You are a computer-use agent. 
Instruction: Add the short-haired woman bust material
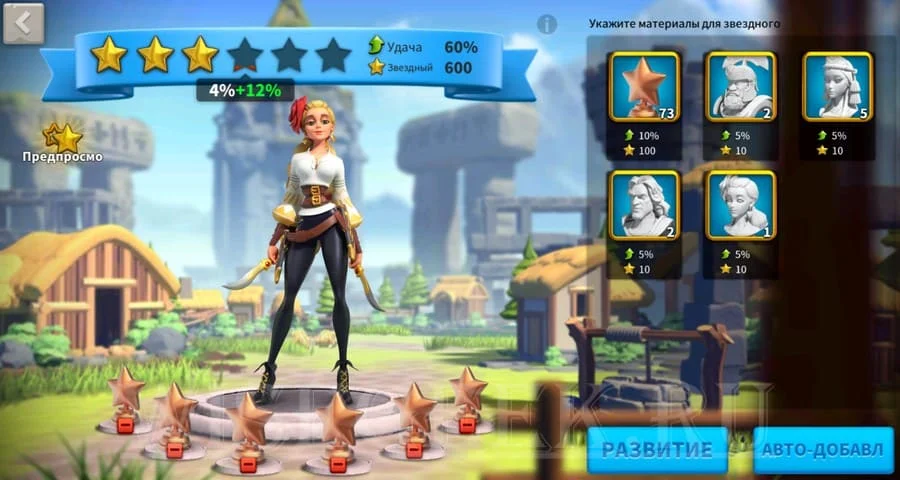pyautogui.click(x=741, y=205)
